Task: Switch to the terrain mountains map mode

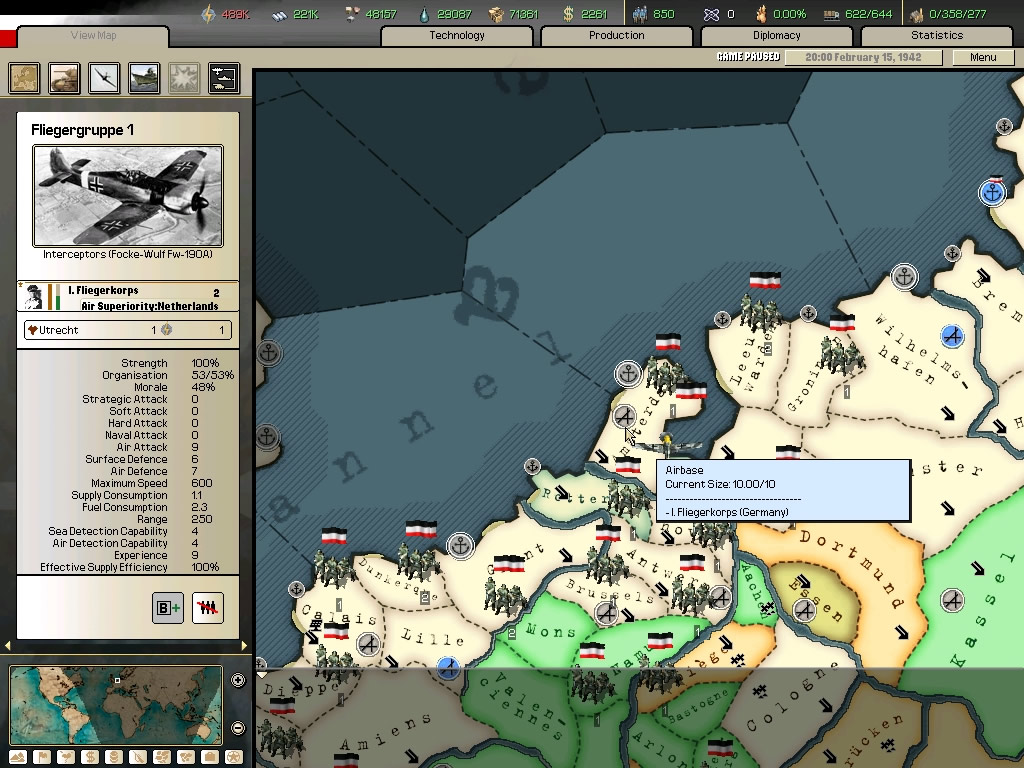Action: click(18, 758)
